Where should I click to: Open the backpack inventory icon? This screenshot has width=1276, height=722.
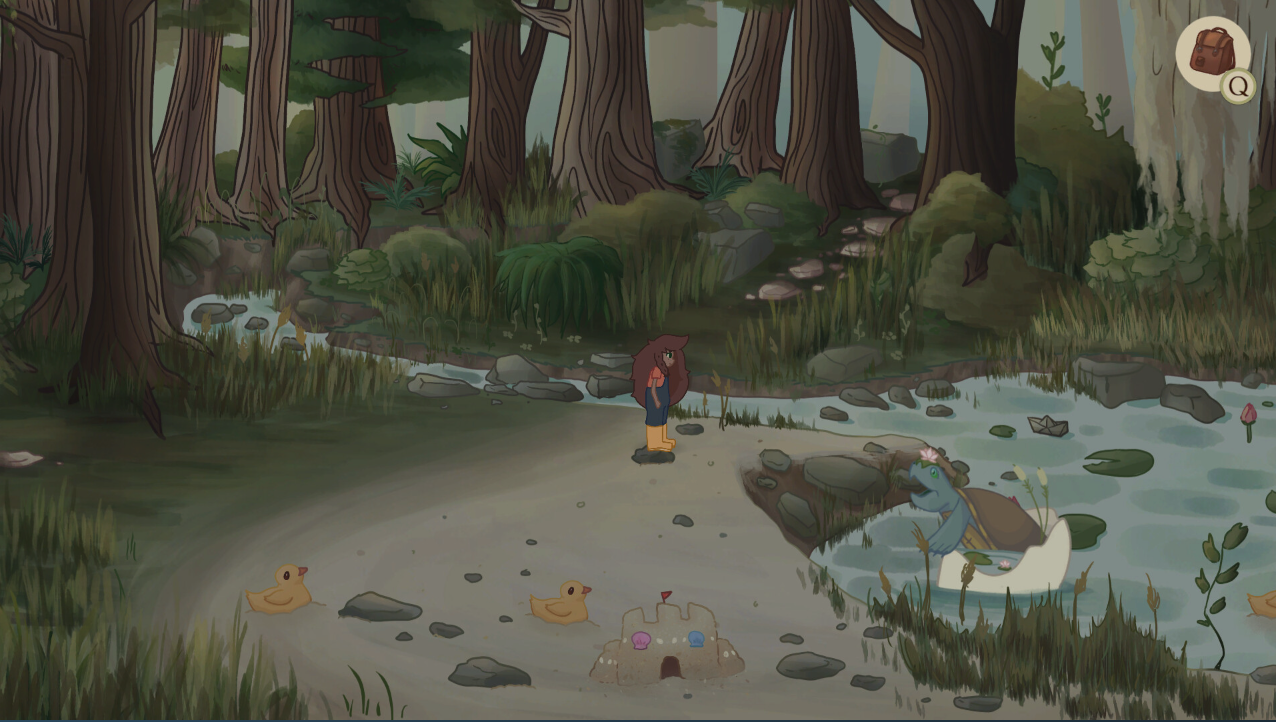coord(1211,53)
